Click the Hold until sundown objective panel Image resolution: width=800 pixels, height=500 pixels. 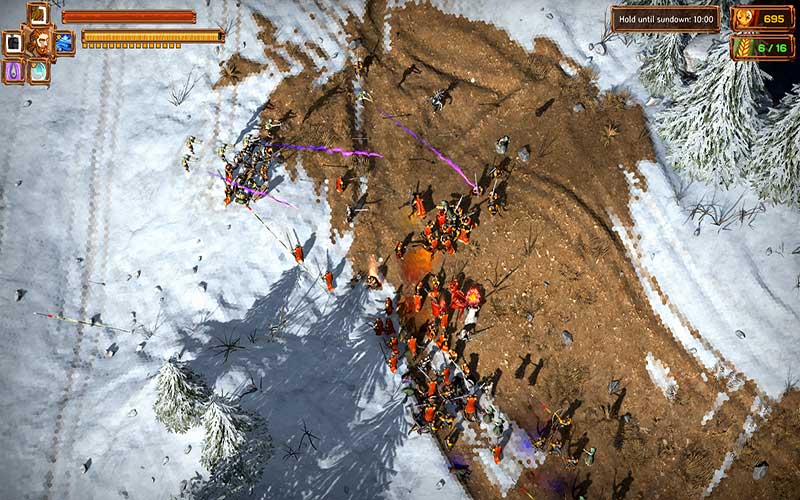665,19
